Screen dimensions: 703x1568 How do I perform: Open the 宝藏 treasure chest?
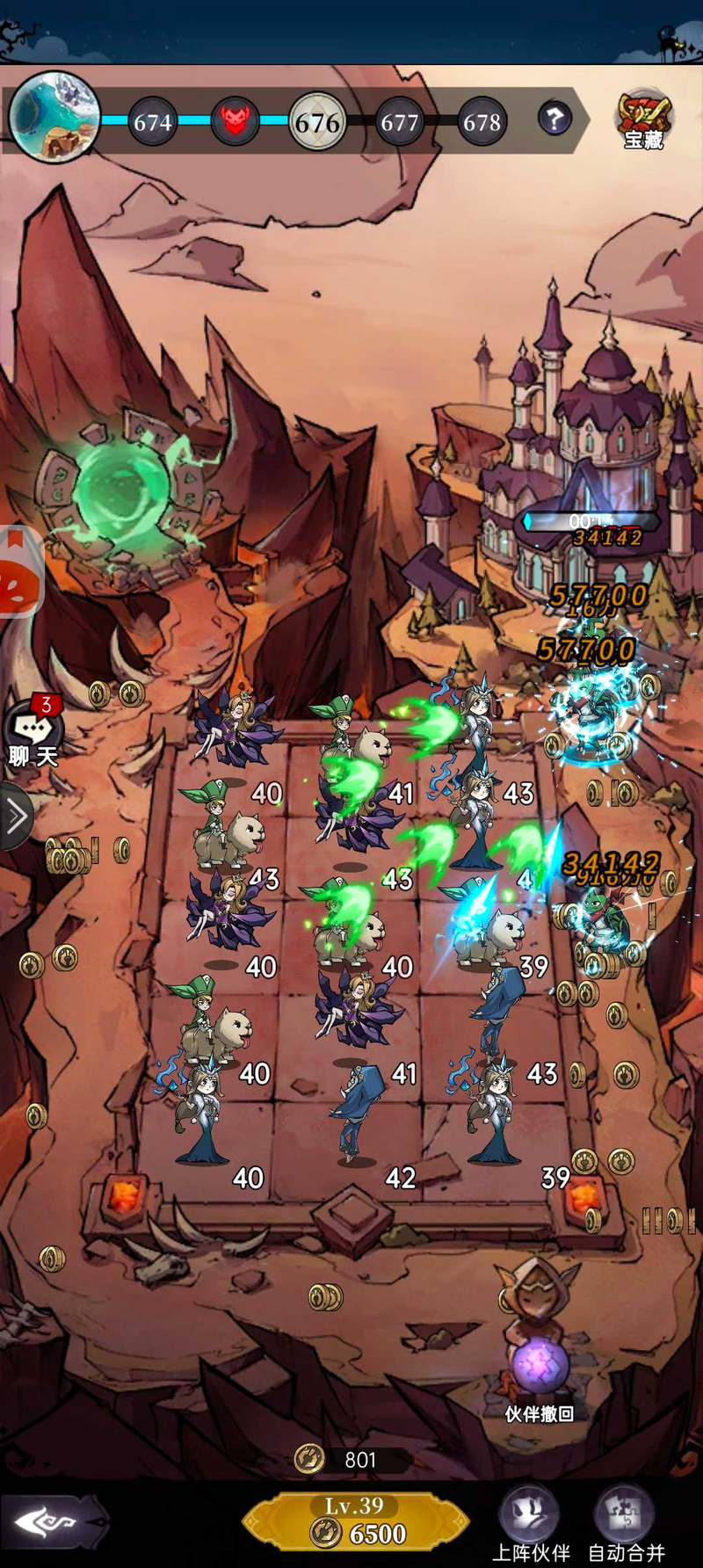click(x=643, y=120)
